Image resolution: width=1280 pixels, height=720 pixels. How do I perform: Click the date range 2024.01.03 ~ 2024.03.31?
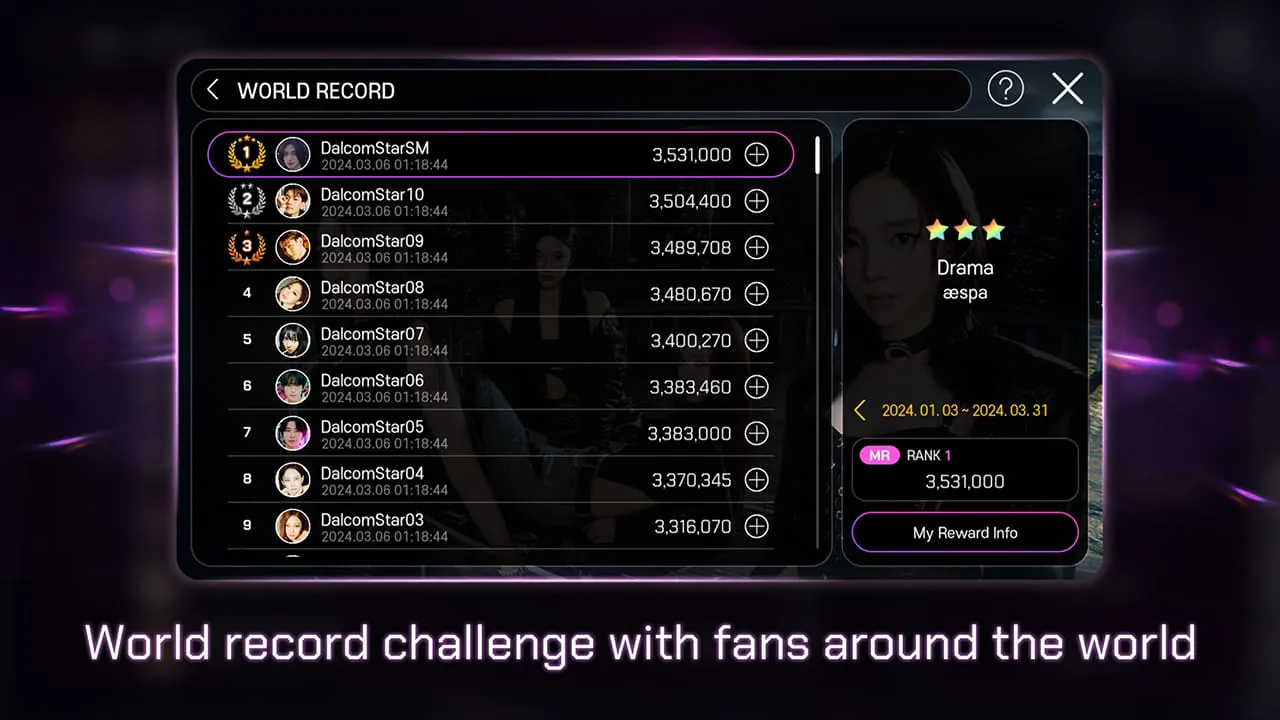click(965, 410)
